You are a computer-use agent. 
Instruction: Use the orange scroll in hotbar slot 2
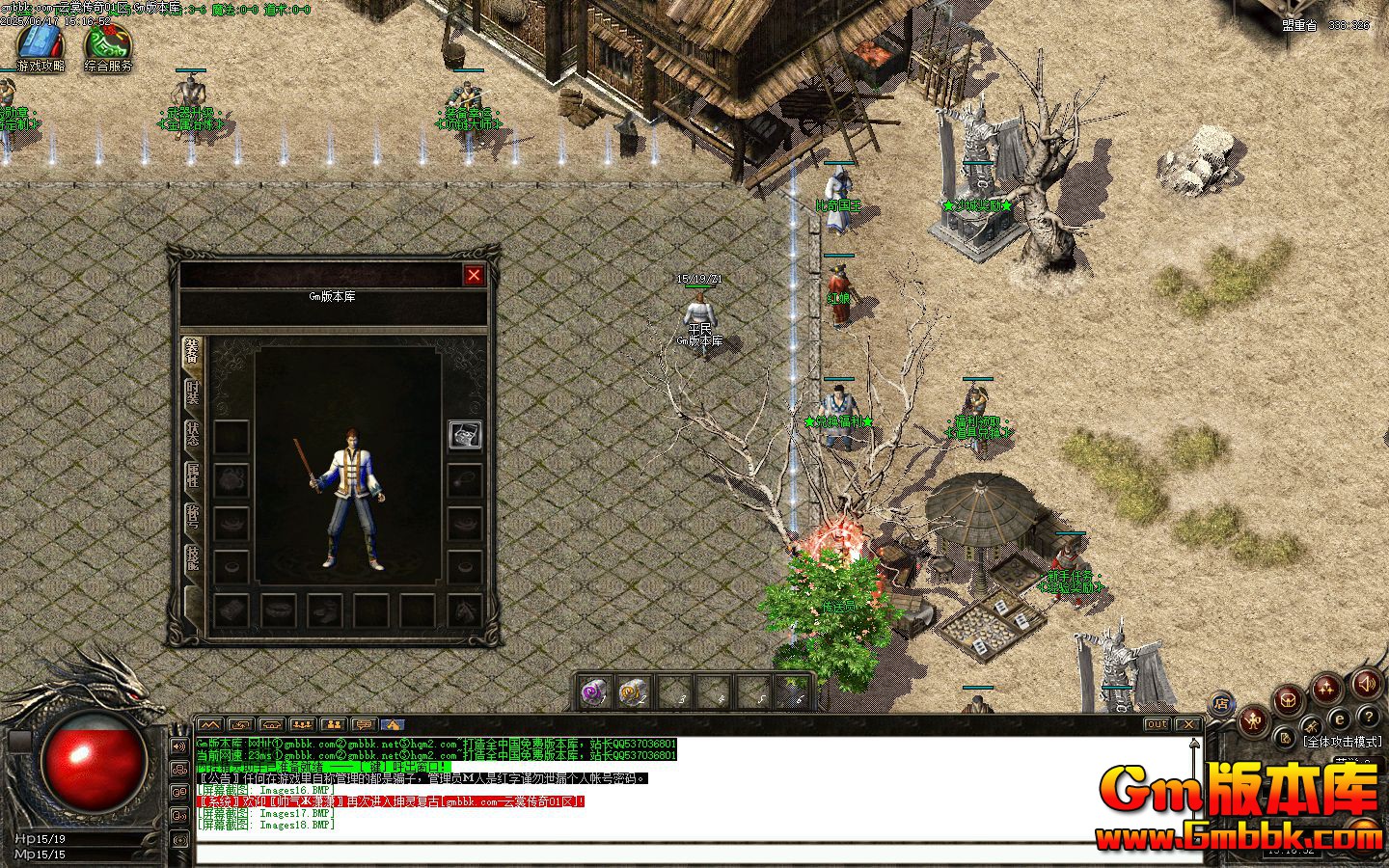[x=633, y=692]
